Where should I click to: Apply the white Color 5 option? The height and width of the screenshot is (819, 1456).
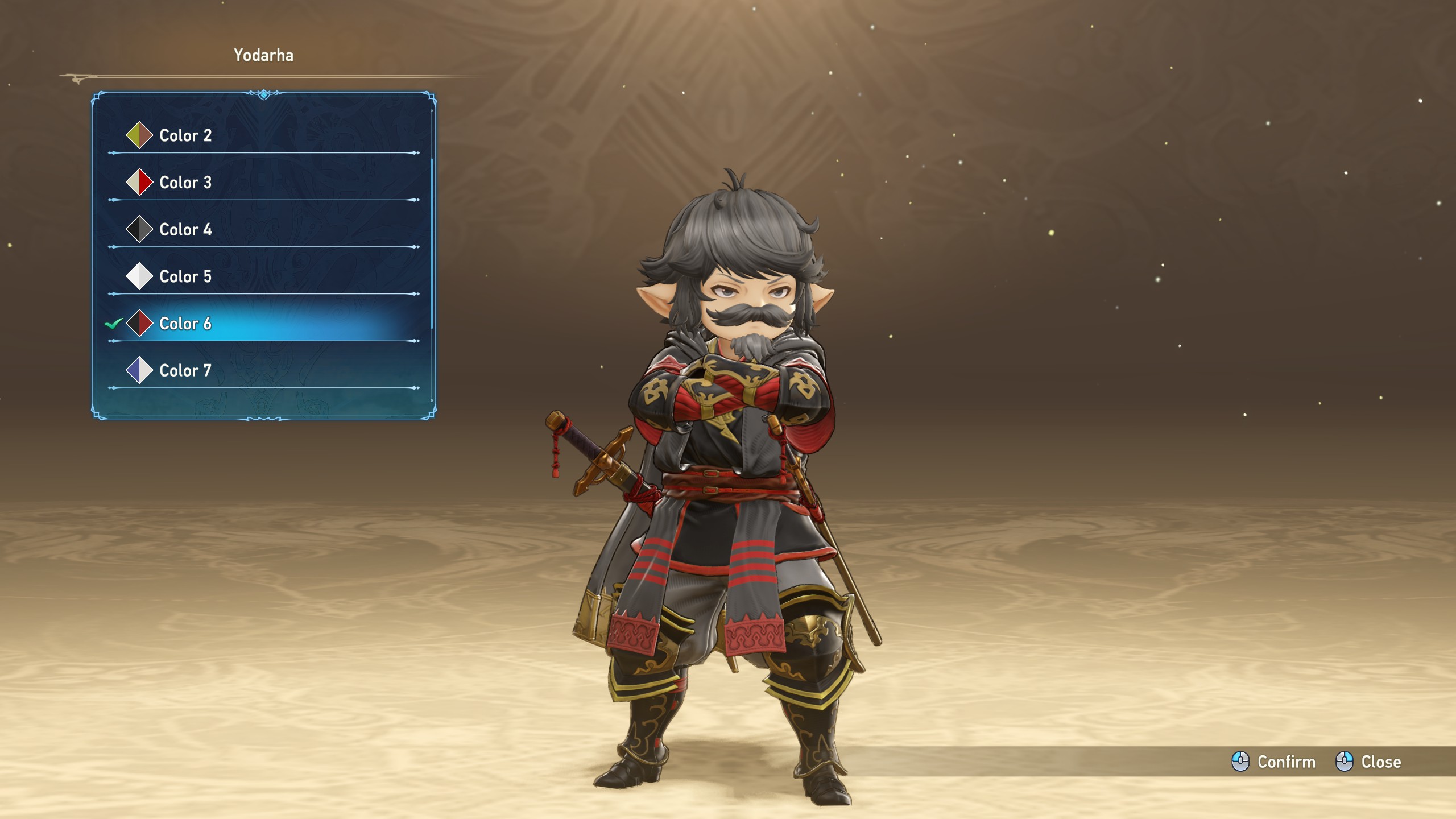185,276
